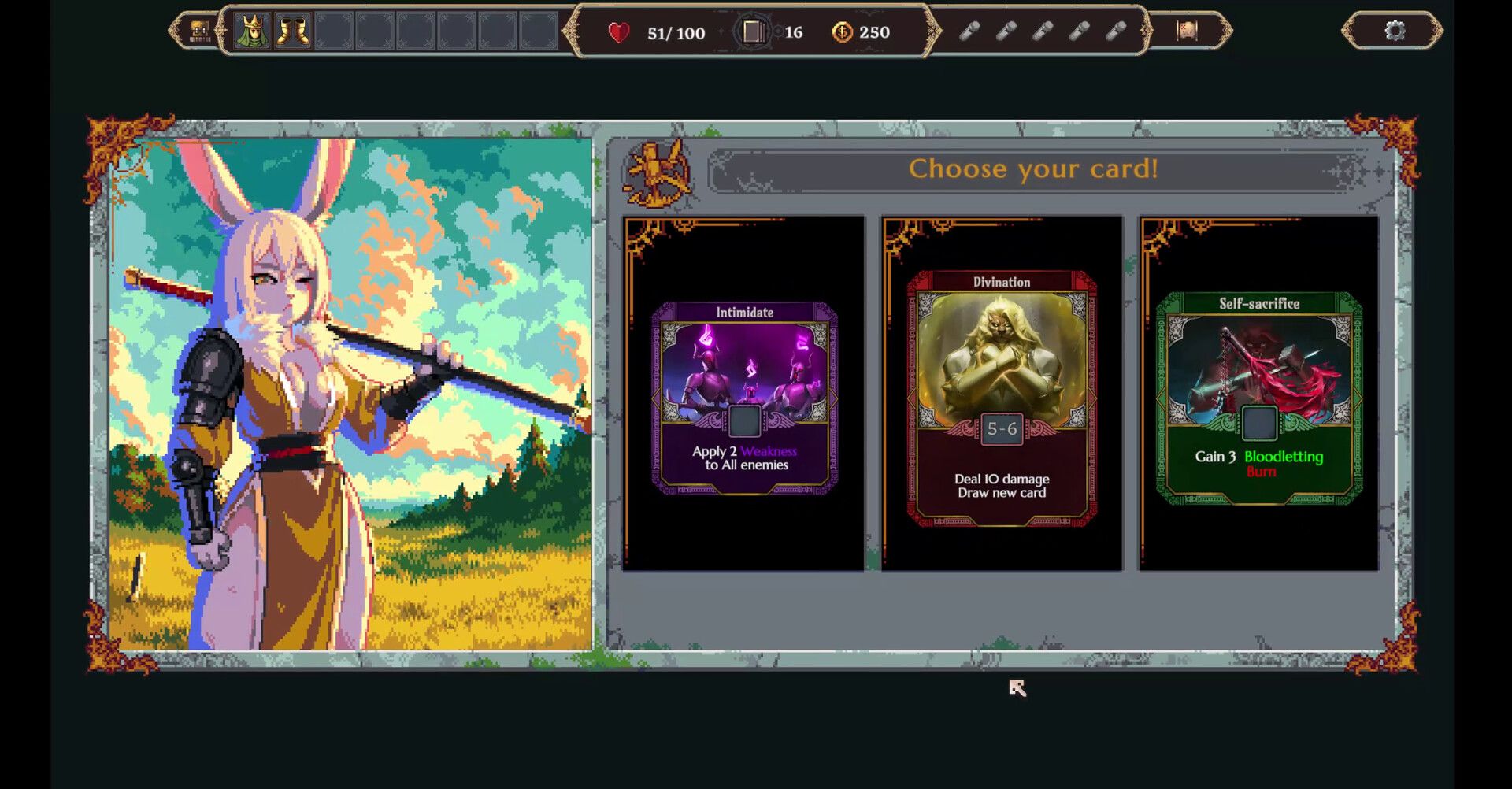Screen dimensions: 1512x789
Task: Click the first potion vial icon
Action: click(x=969, y=32)
